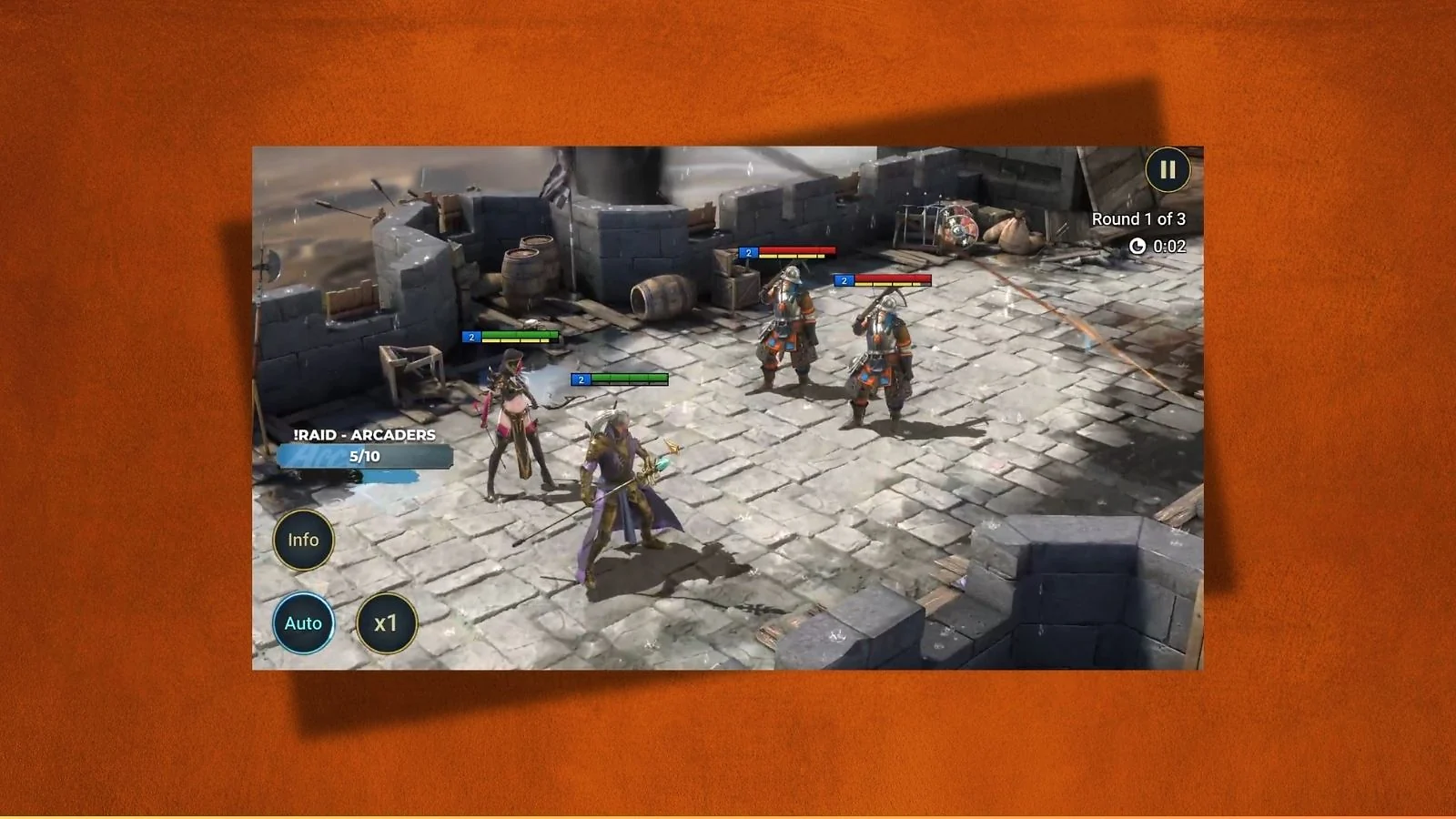
Task: Open the battle Info panel
Action: pos(303,540)
